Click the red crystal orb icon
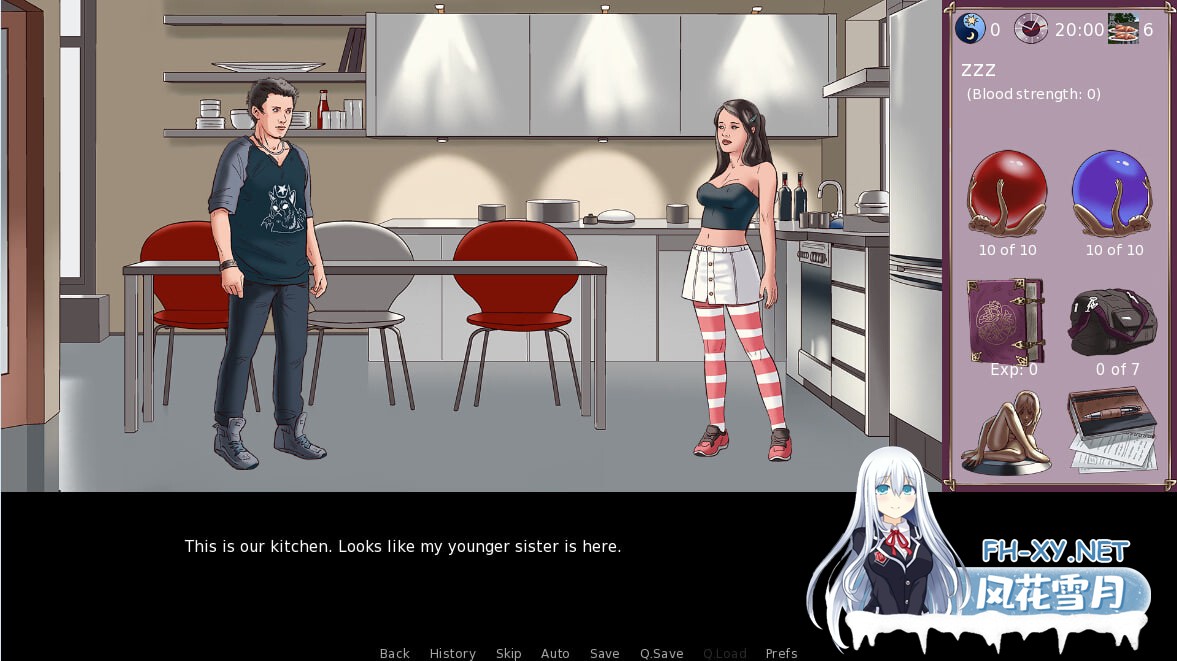 tap(1007, 194)
